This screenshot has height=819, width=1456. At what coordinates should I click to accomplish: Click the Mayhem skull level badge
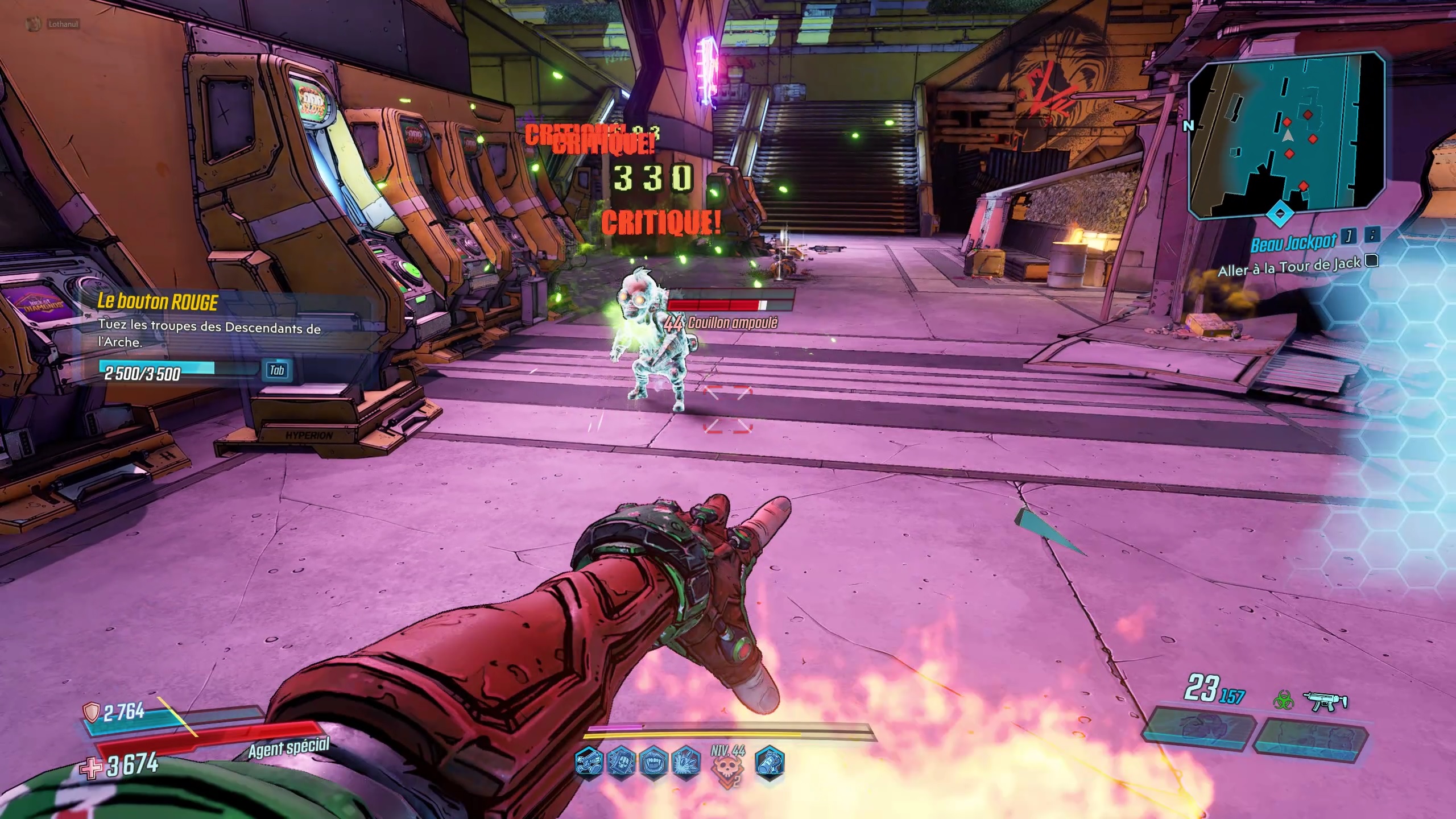click(728, 768)
